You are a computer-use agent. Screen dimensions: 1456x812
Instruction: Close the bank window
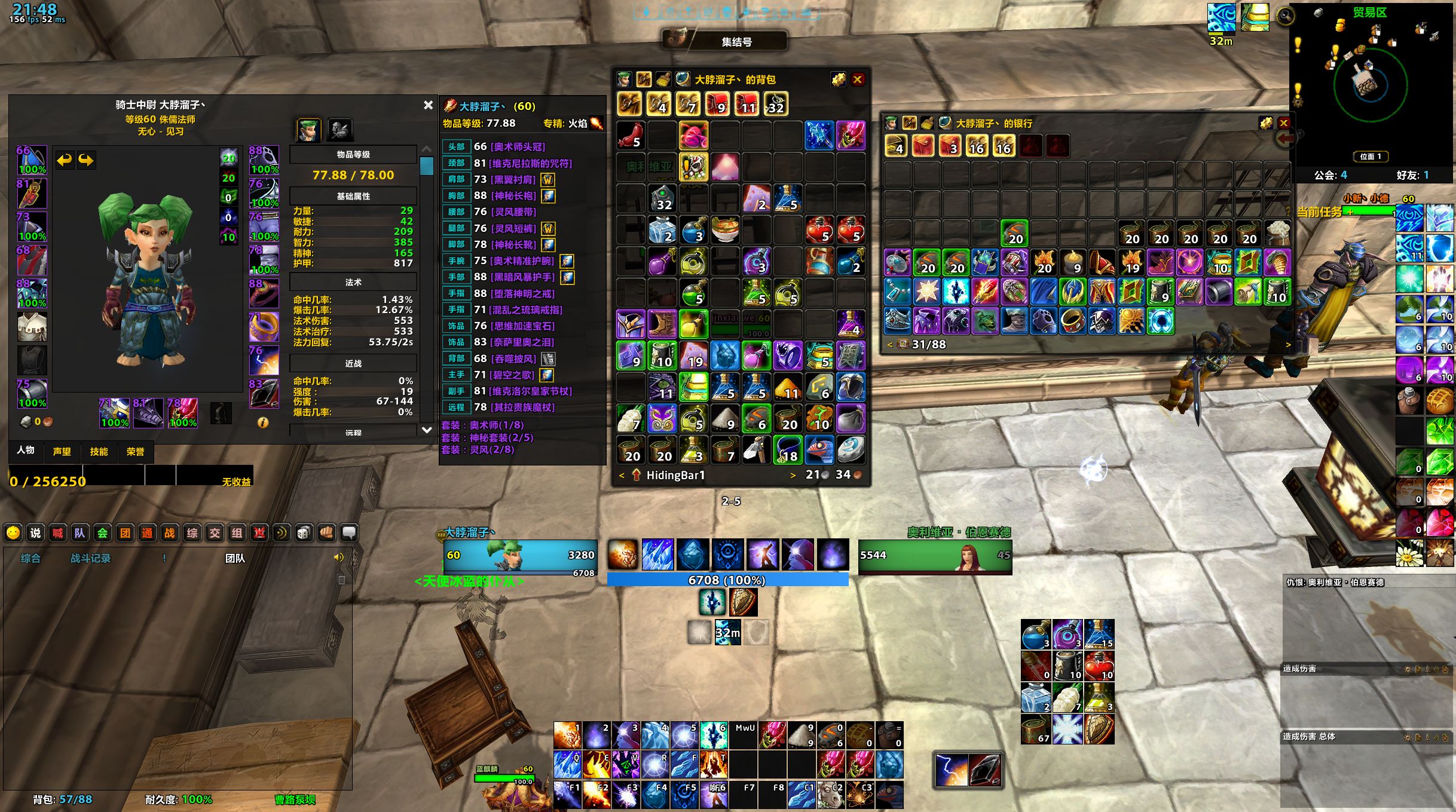[x=1283, y=123]
